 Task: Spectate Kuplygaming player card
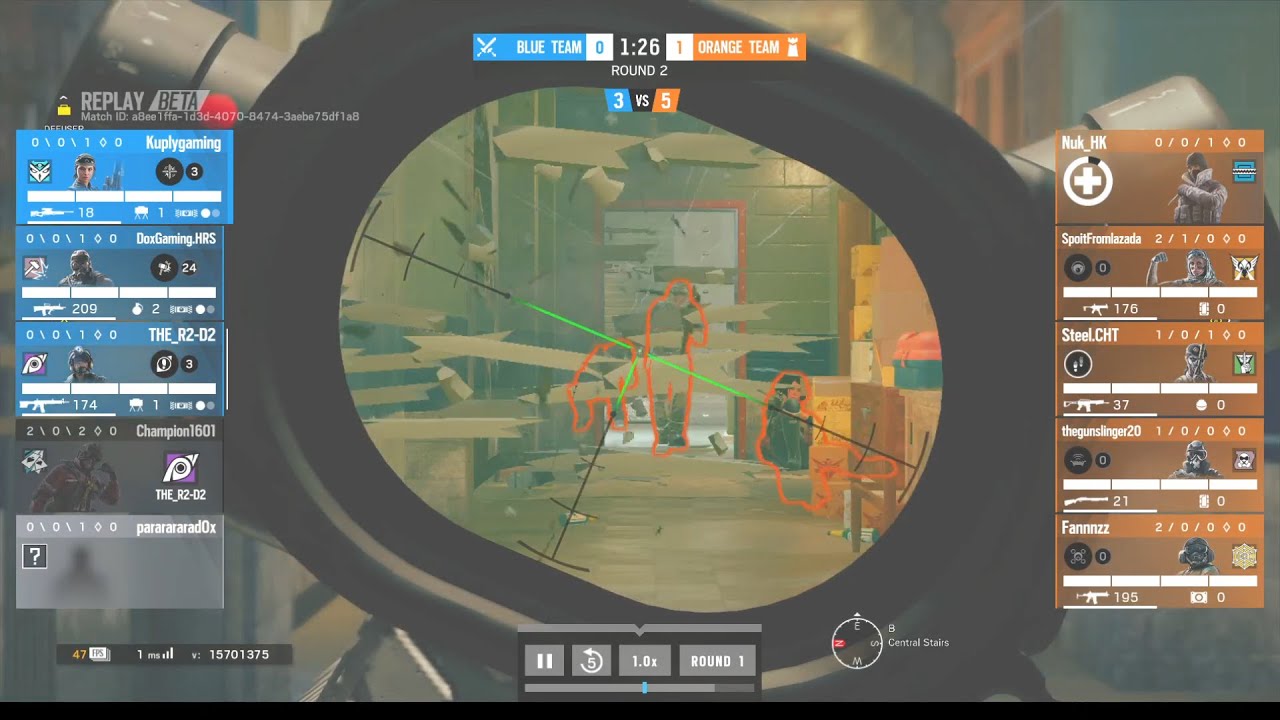click(x=124, y=177)
